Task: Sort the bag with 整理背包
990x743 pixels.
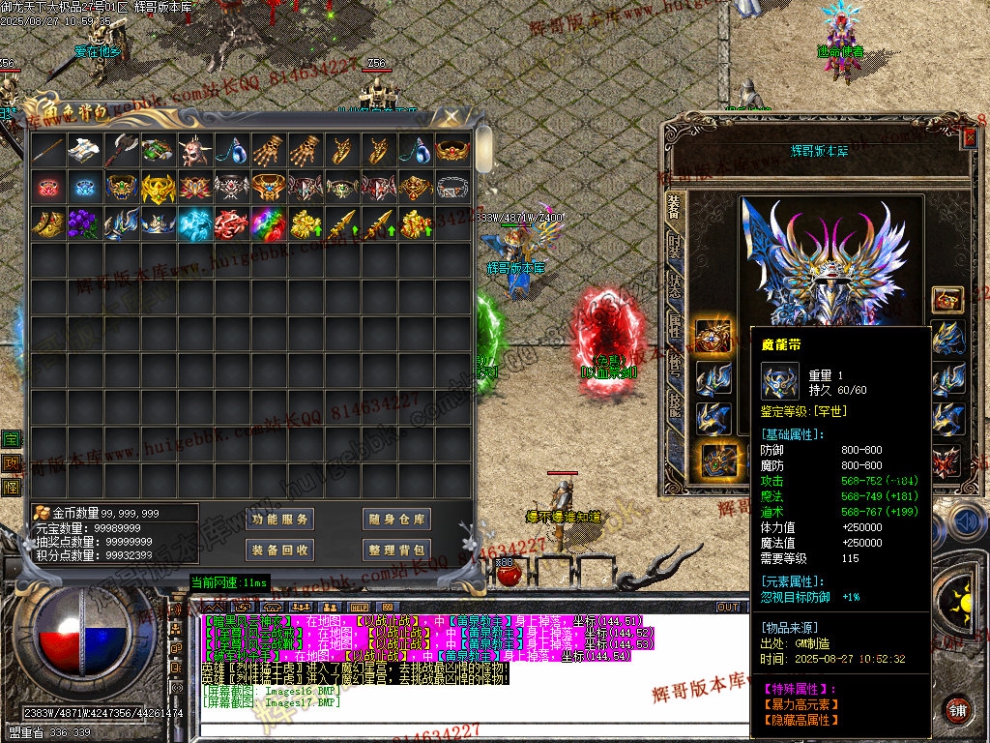Action: [x=396, y=549]
